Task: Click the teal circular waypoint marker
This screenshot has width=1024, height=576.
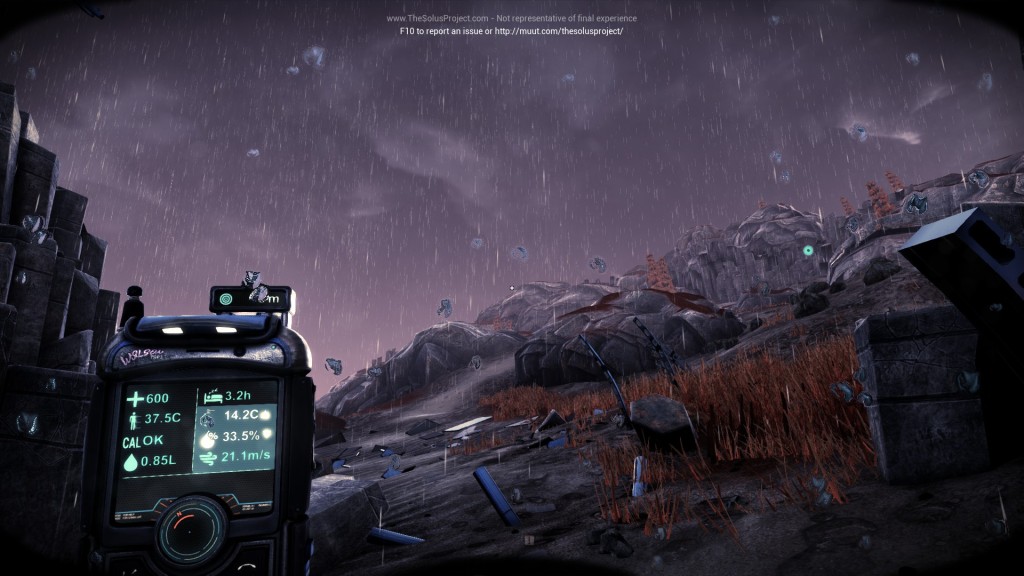Action: click(x=807, y=250)
